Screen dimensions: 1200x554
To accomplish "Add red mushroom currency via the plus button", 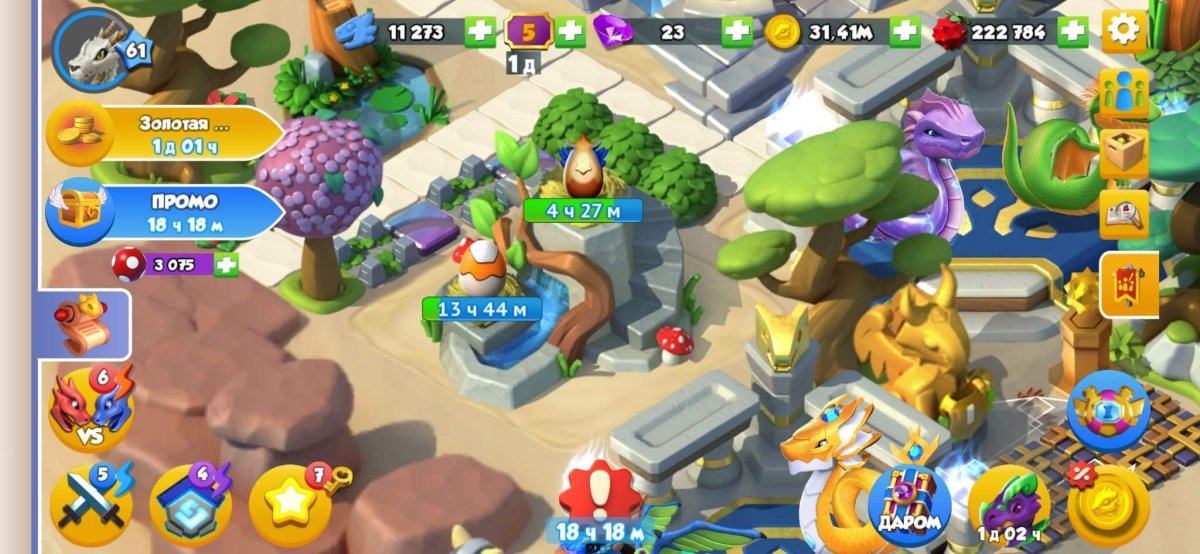I will 226,265.
